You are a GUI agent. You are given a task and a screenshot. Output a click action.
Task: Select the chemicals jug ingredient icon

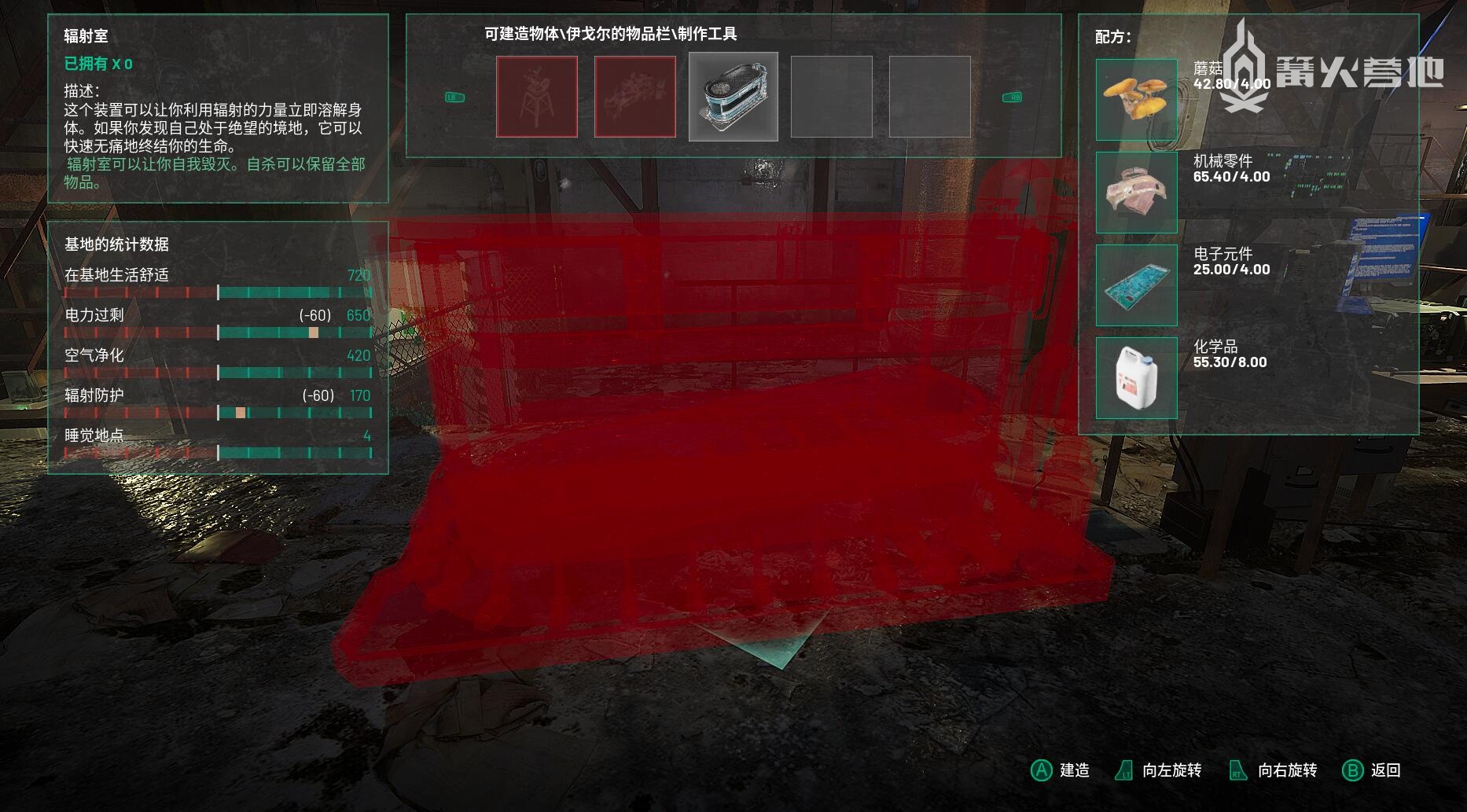tap(1136, 377)
